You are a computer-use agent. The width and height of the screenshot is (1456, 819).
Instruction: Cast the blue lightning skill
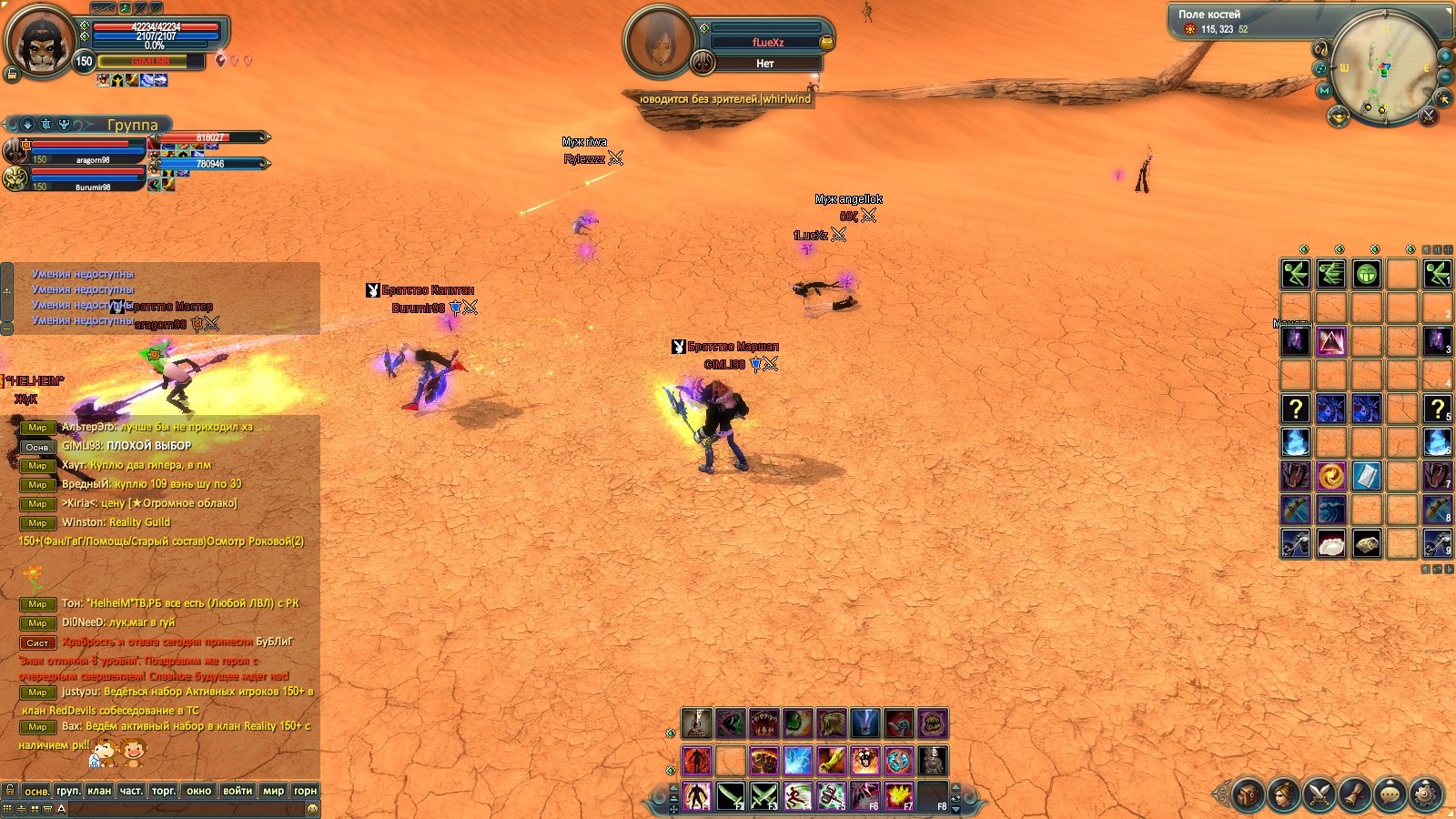pyautogui.click(x=798, y=760)
